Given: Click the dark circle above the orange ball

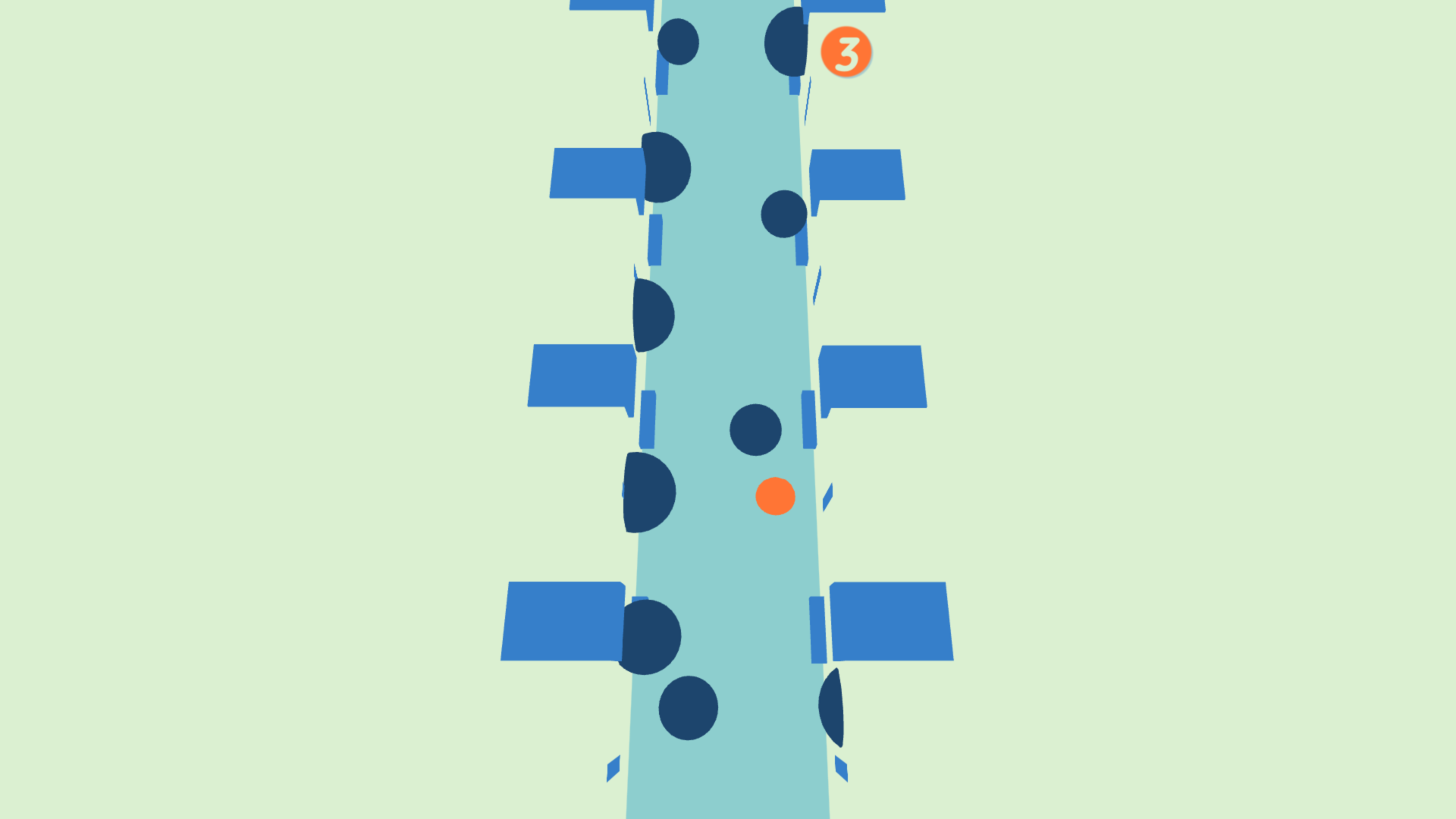Looking at the screenshot, I should pos(755,430).
